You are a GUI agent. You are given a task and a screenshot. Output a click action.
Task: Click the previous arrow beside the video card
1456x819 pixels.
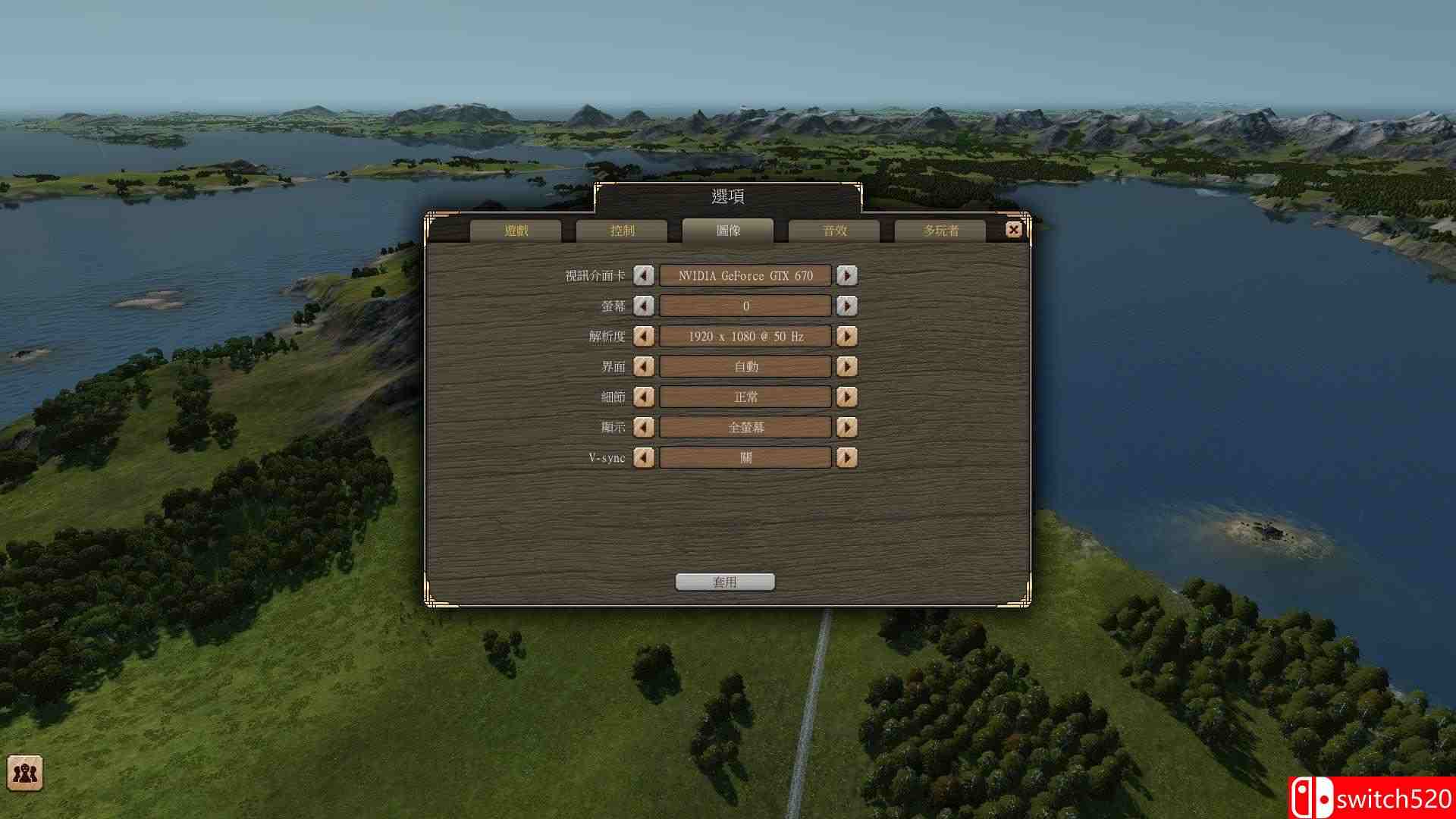point(644,275)
